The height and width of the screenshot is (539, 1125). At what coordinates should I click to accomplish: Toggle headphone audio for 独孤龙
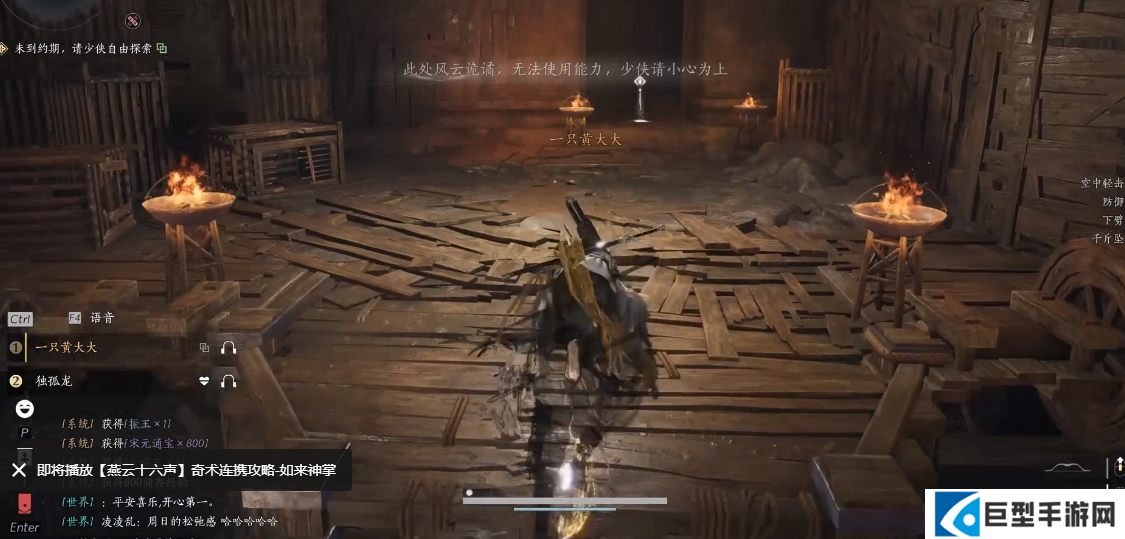coord(229,381)
